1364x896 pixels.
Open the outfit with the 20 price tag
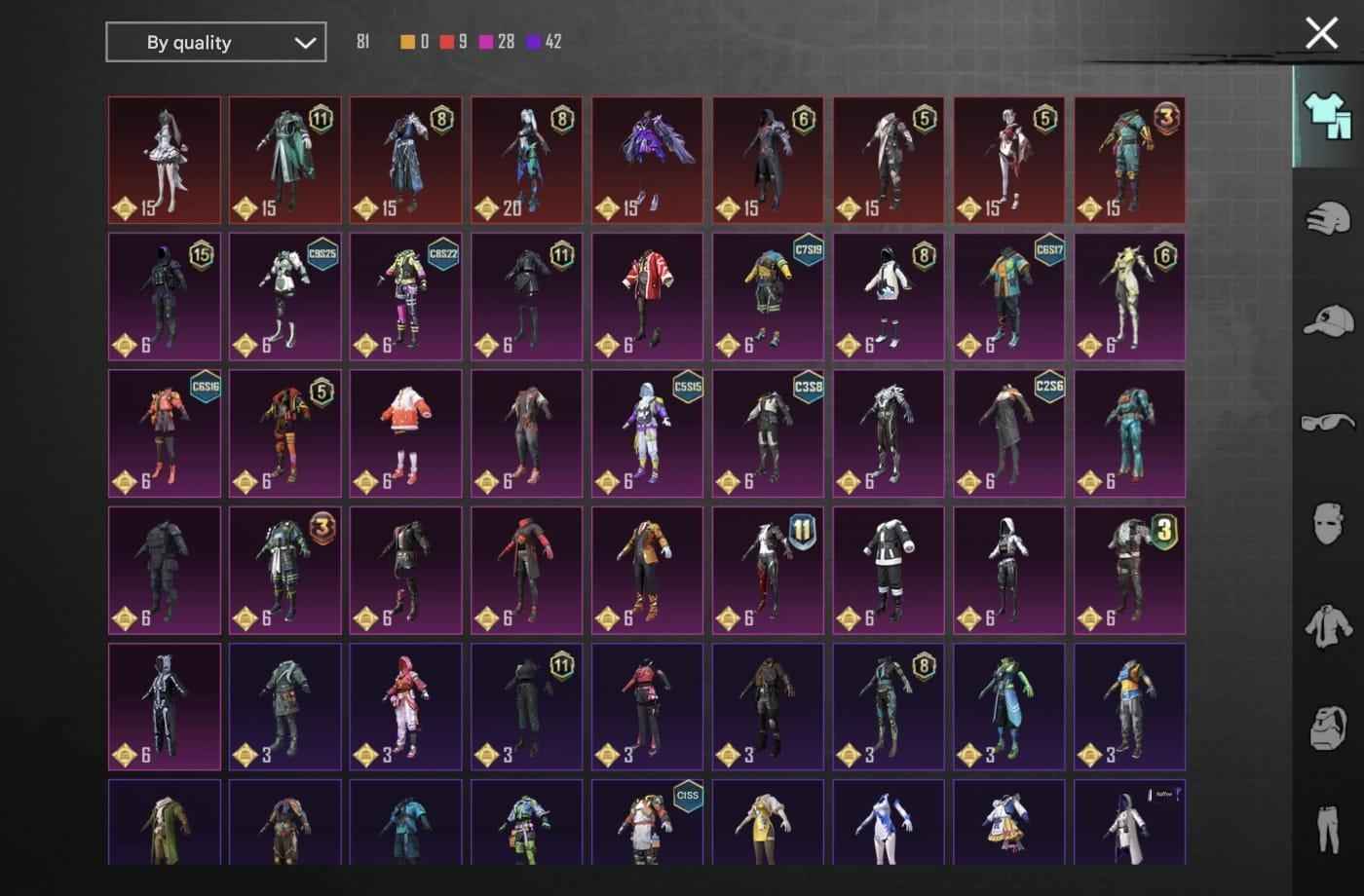coord(526,159)
